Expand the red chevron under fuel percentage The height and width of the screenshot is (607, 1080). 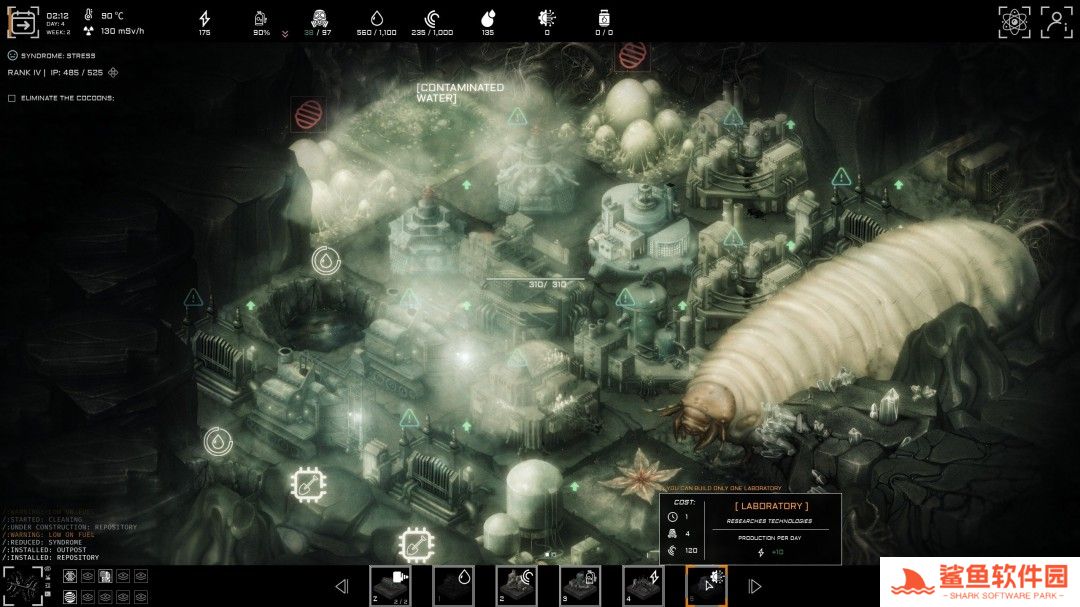click(x=285, y=33)
